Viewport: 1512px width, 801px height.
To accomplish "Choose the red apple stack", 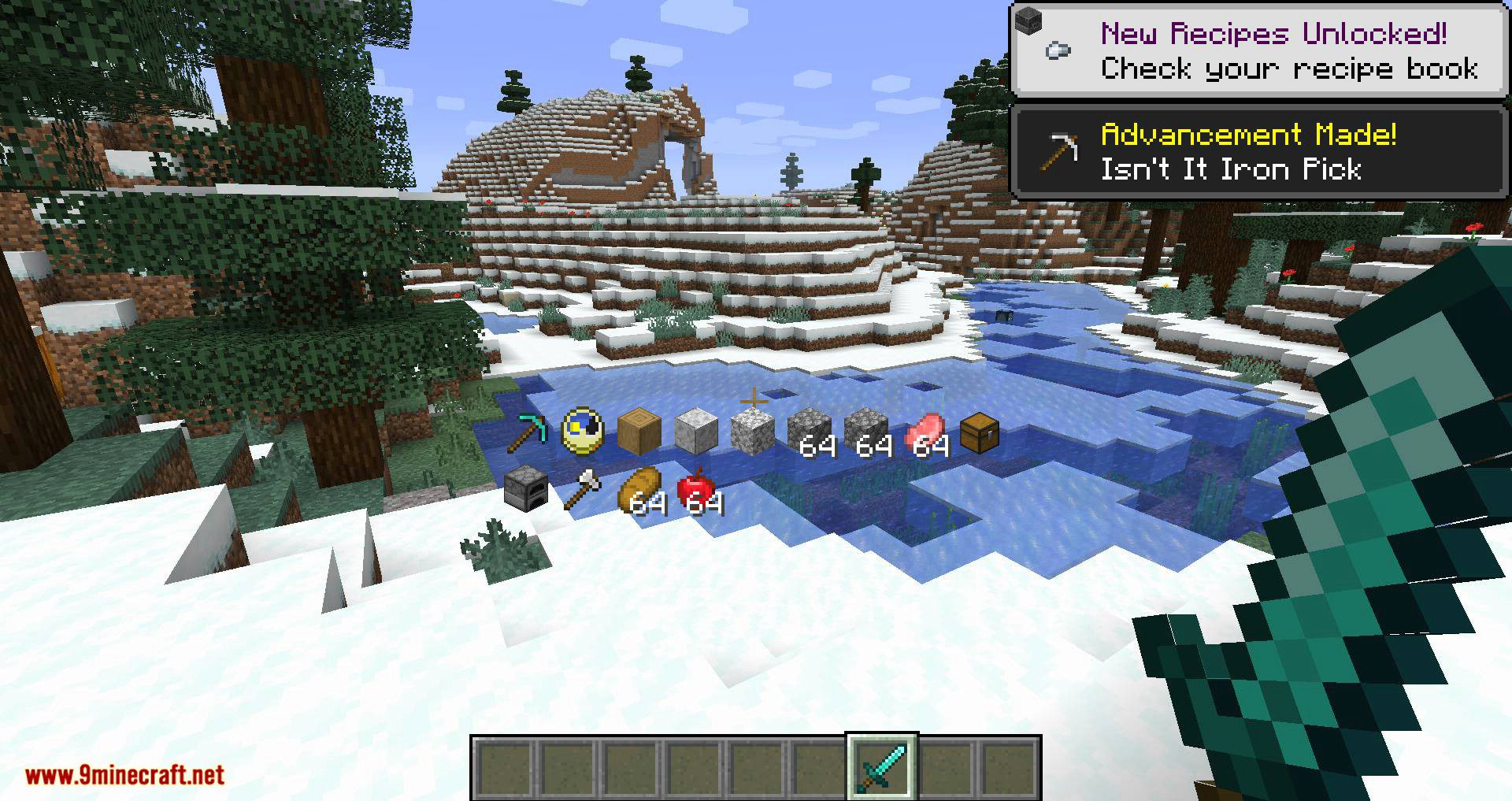I will pos(696,490).
